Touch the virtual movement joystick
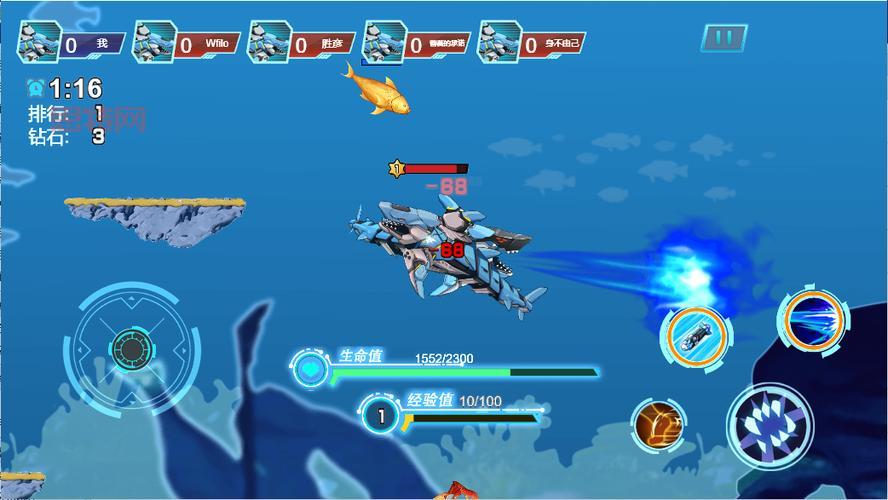This screenshot has height=500, width=888. (x=130, y=349)
